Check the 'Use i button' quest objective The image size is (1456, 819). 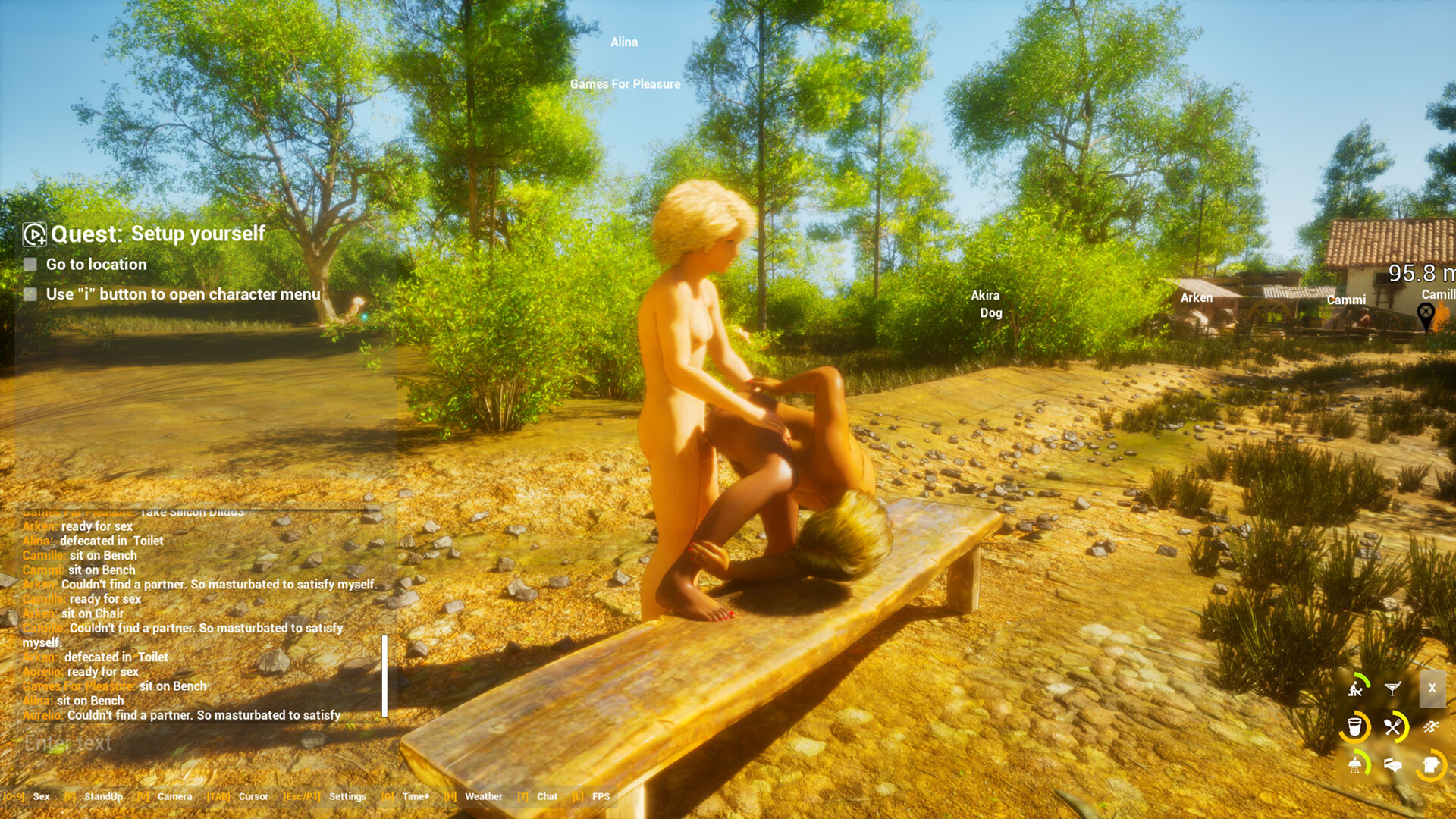pos(29,294)
